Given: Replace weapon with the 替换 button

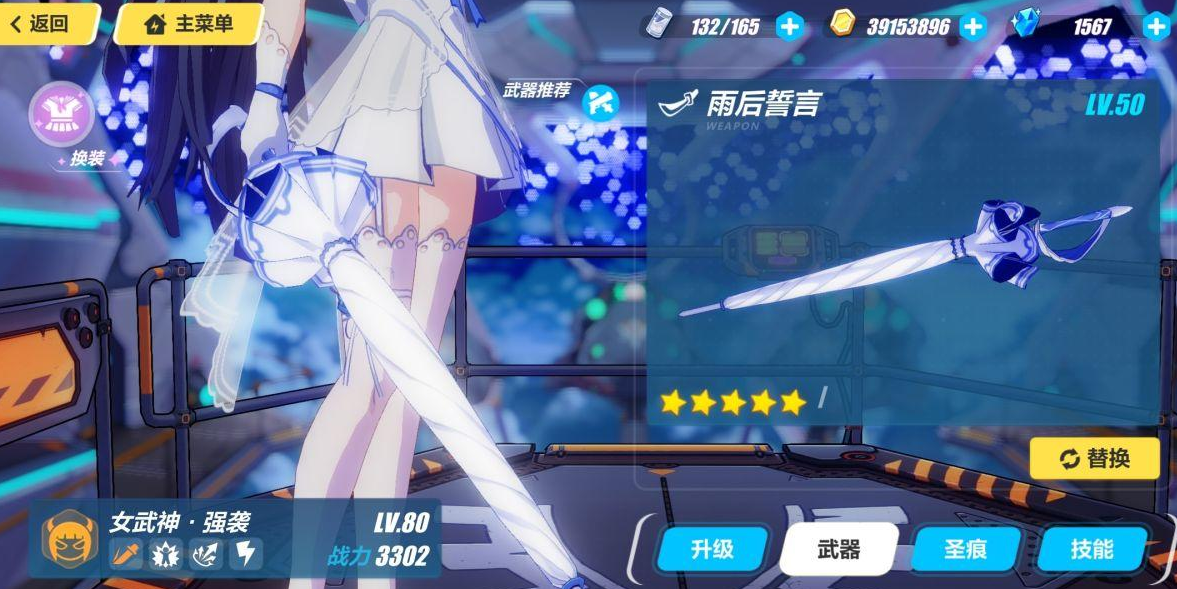Looking at the screenshot, I should [1095, 458].
